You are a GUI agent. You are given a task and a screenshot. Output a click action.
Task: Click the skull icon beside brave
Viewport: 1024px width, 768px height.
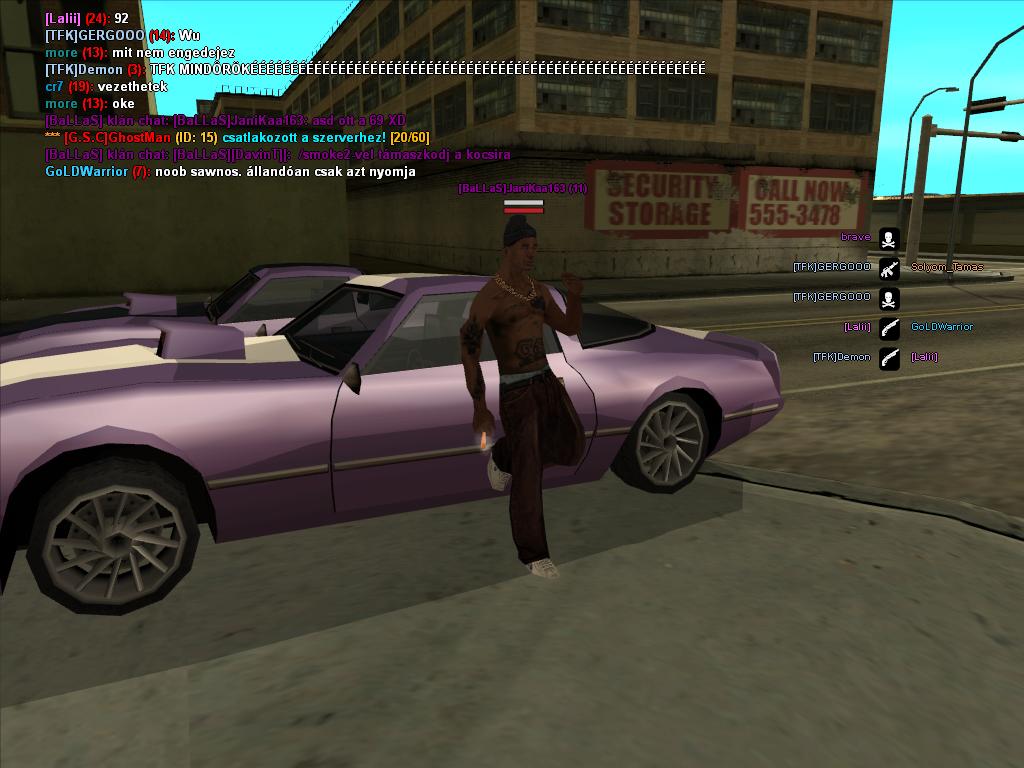888,238
